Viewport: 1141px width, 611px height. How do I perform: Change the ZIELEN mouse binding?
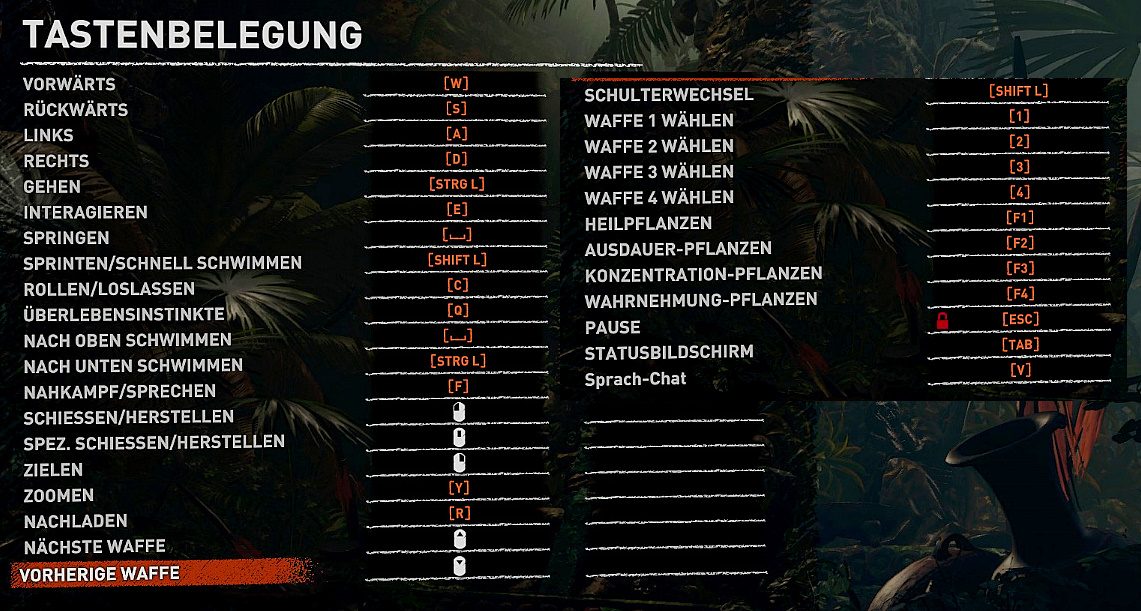coord(459,463)
